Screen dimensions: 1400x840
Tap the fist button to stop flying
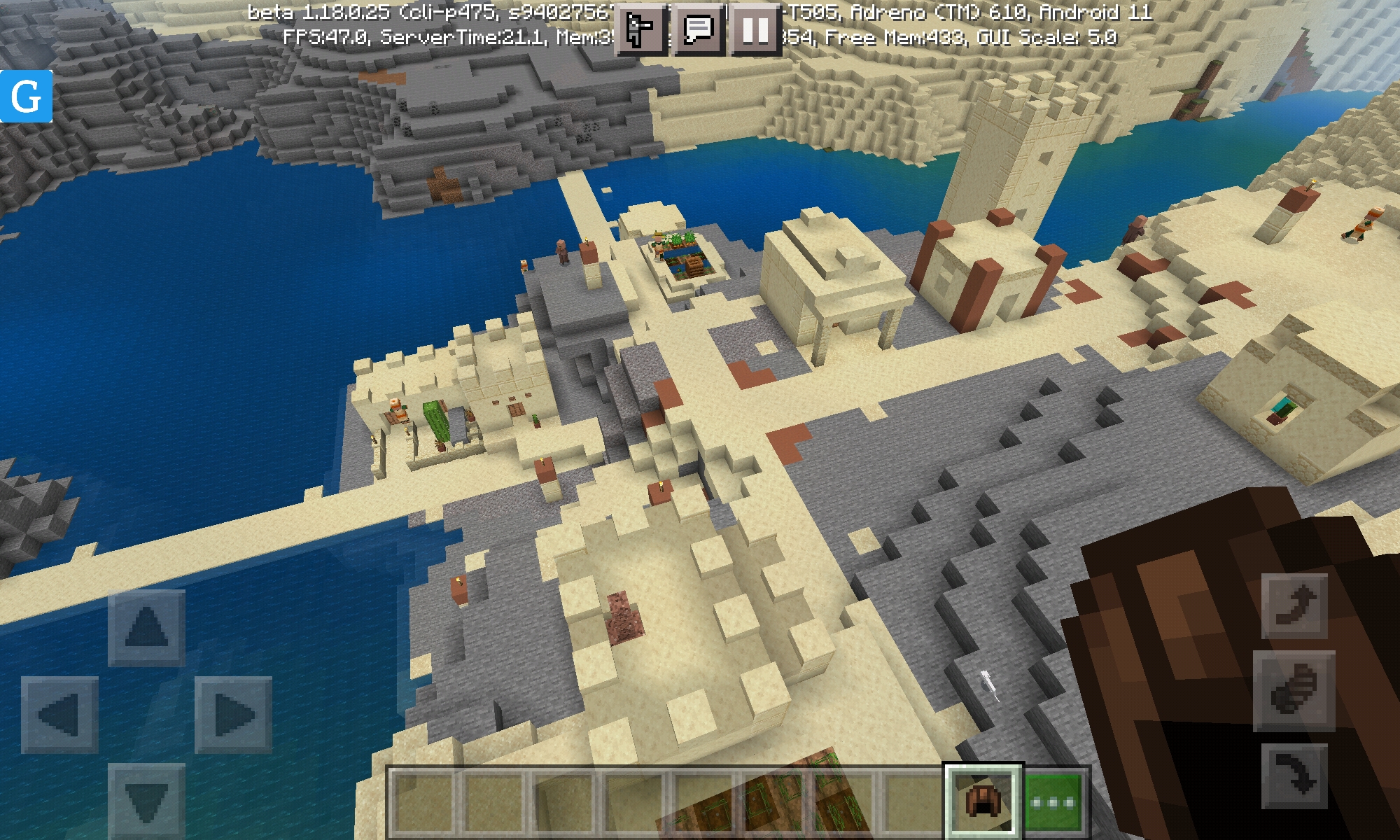[x=1294, y=691]
